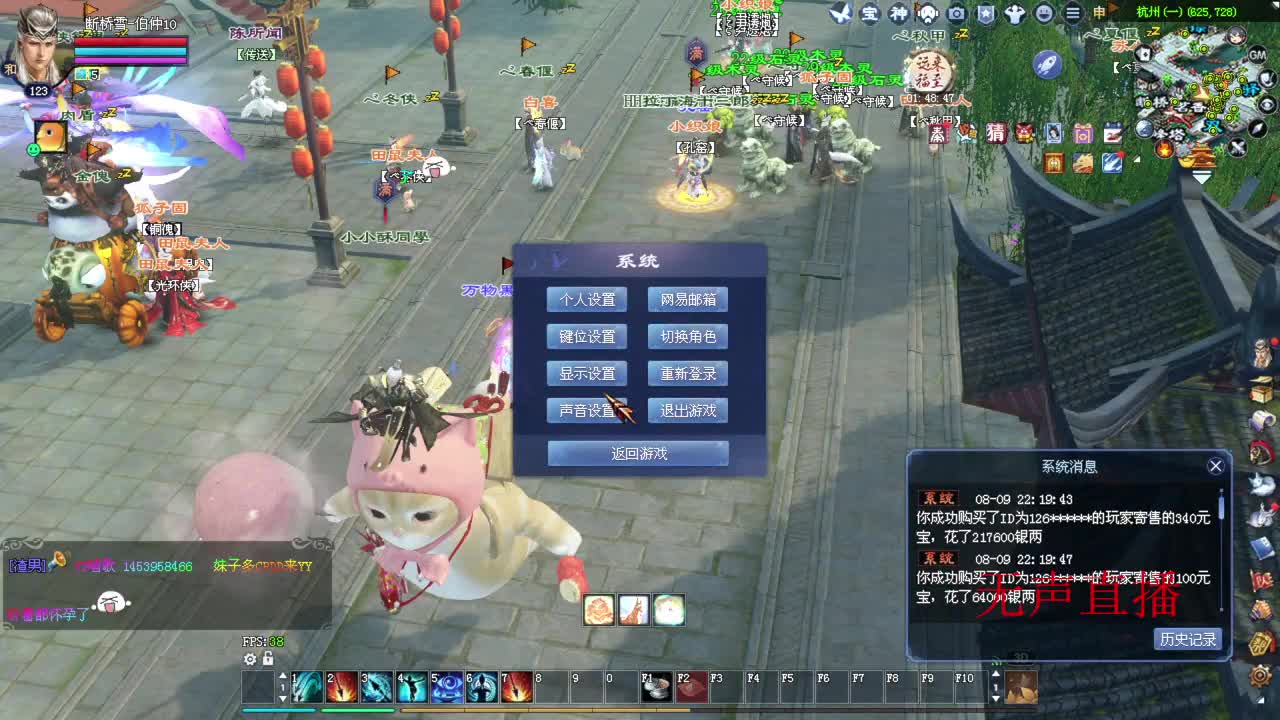
Task: Open the gear settings icon beside the FPS counter
Action: pos(249,658)
